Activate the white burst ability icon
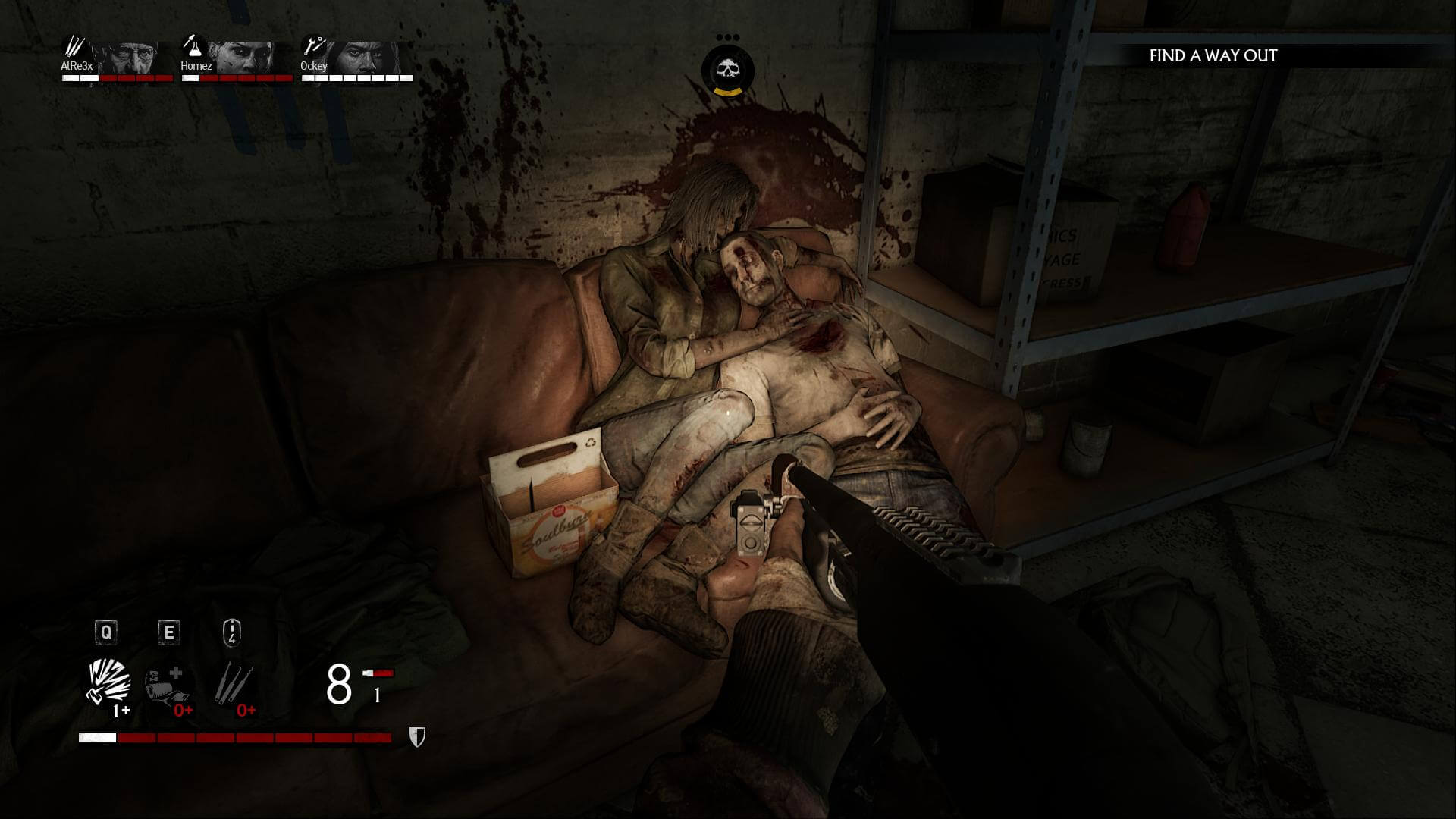The image size is (1456, 819). [x=109, y=682]
